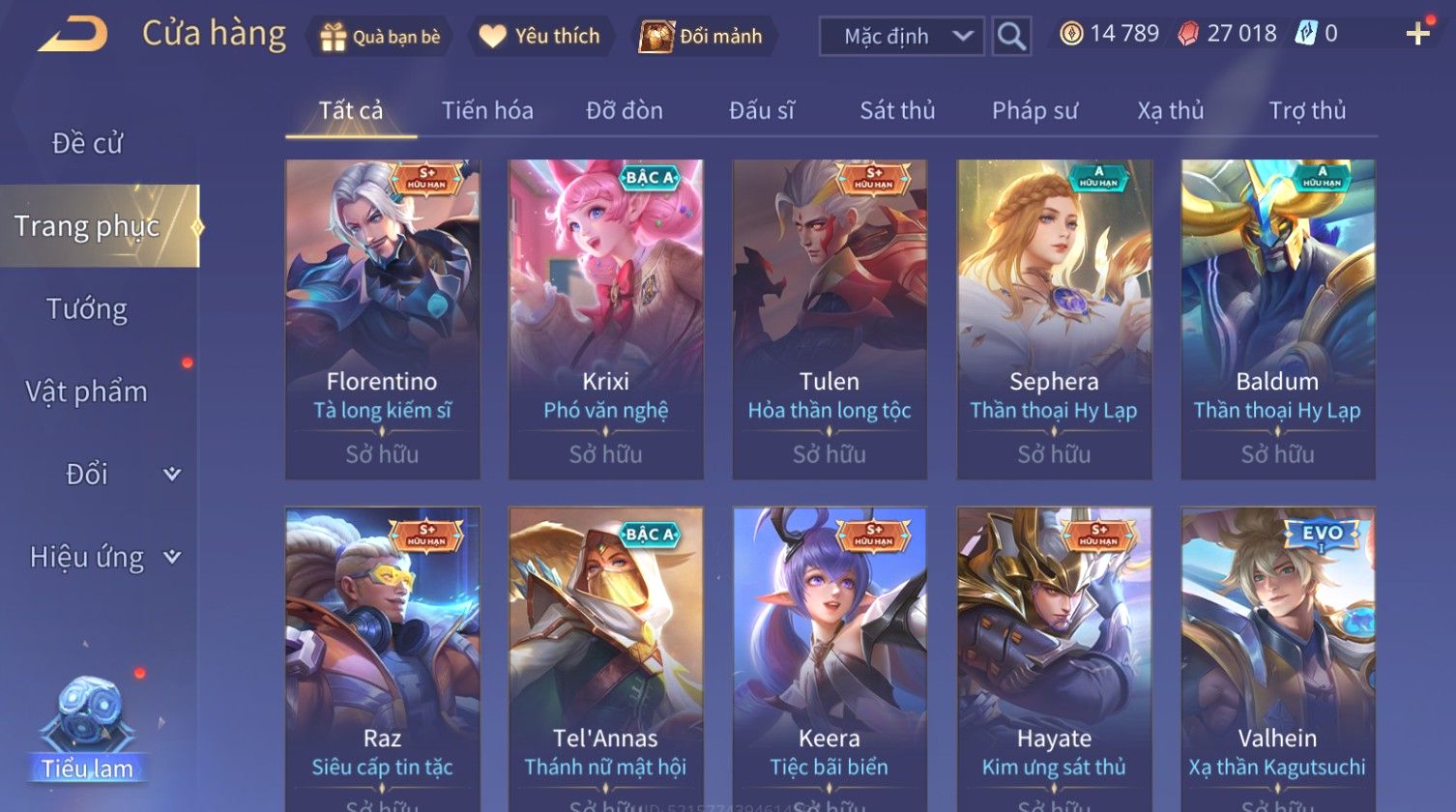Open the Đề cử menu section

pyautogui.click(x=87, y=143)
